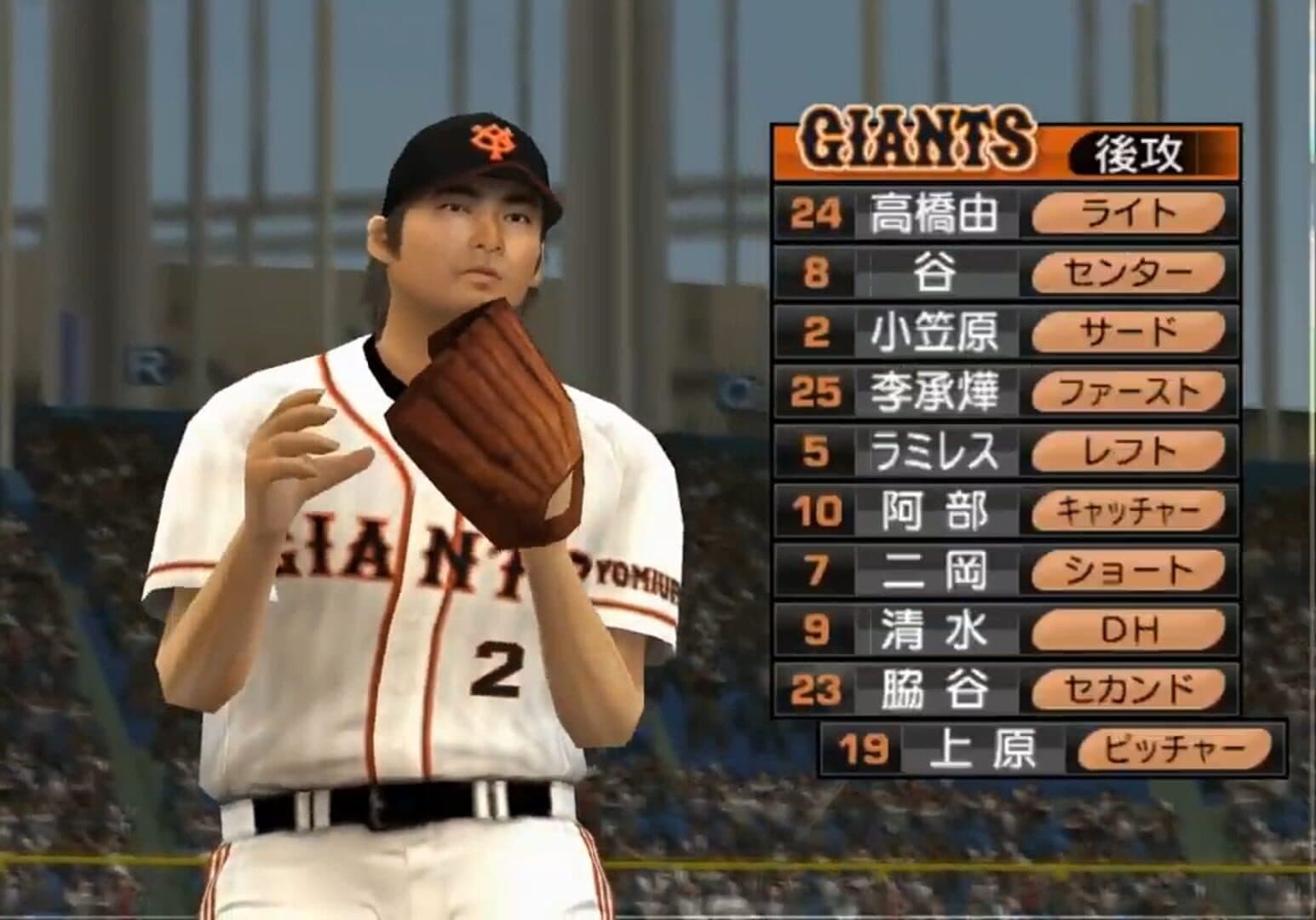Select the ショート position badge
This screenshot has width=1316, height=920.
coord(1128,571)
